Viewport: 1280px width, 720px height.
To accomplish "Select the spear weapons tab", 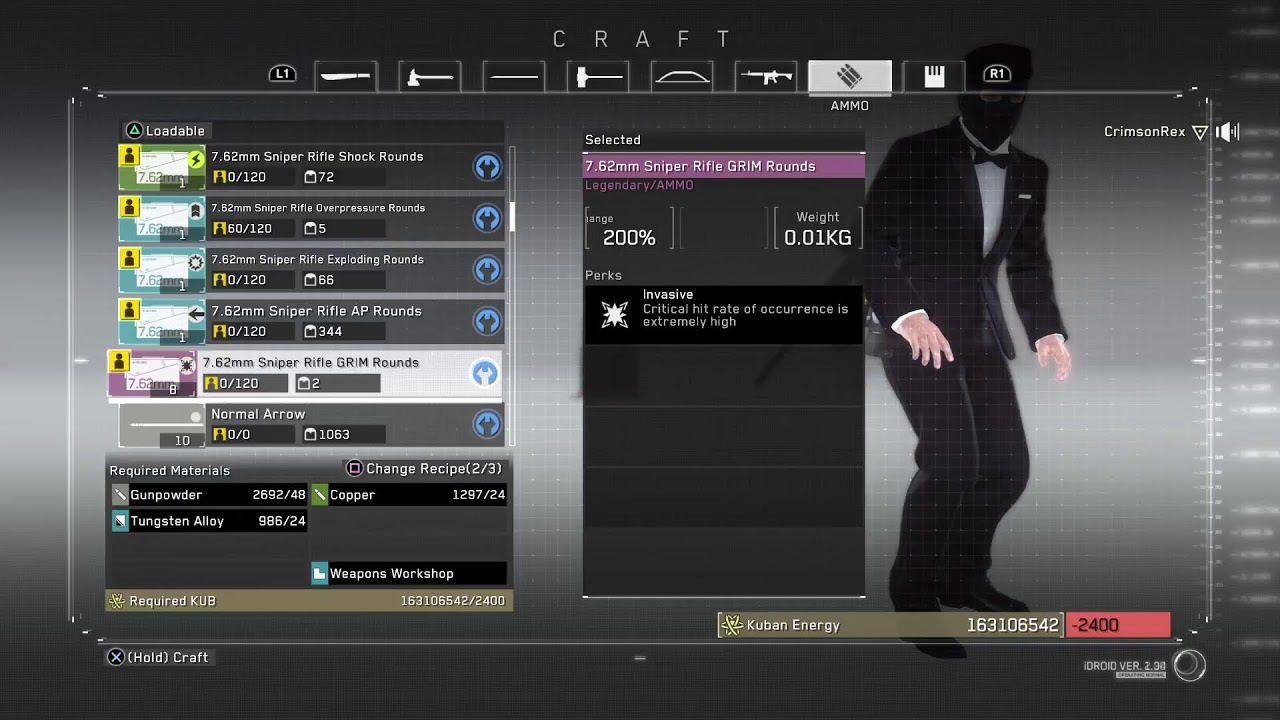I will pos(513,76).
